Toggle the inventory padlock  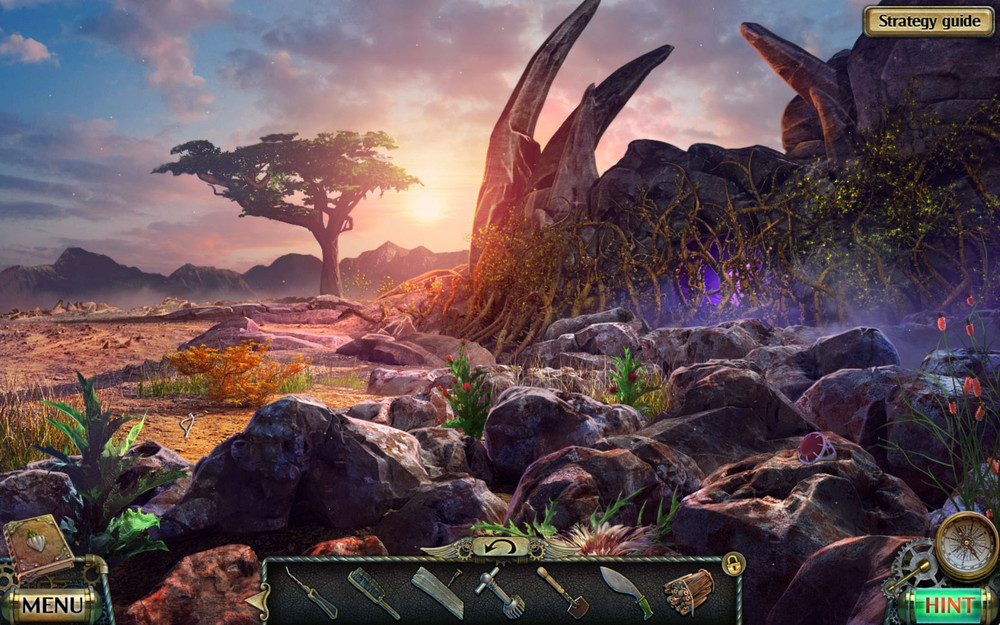point(734,564)
